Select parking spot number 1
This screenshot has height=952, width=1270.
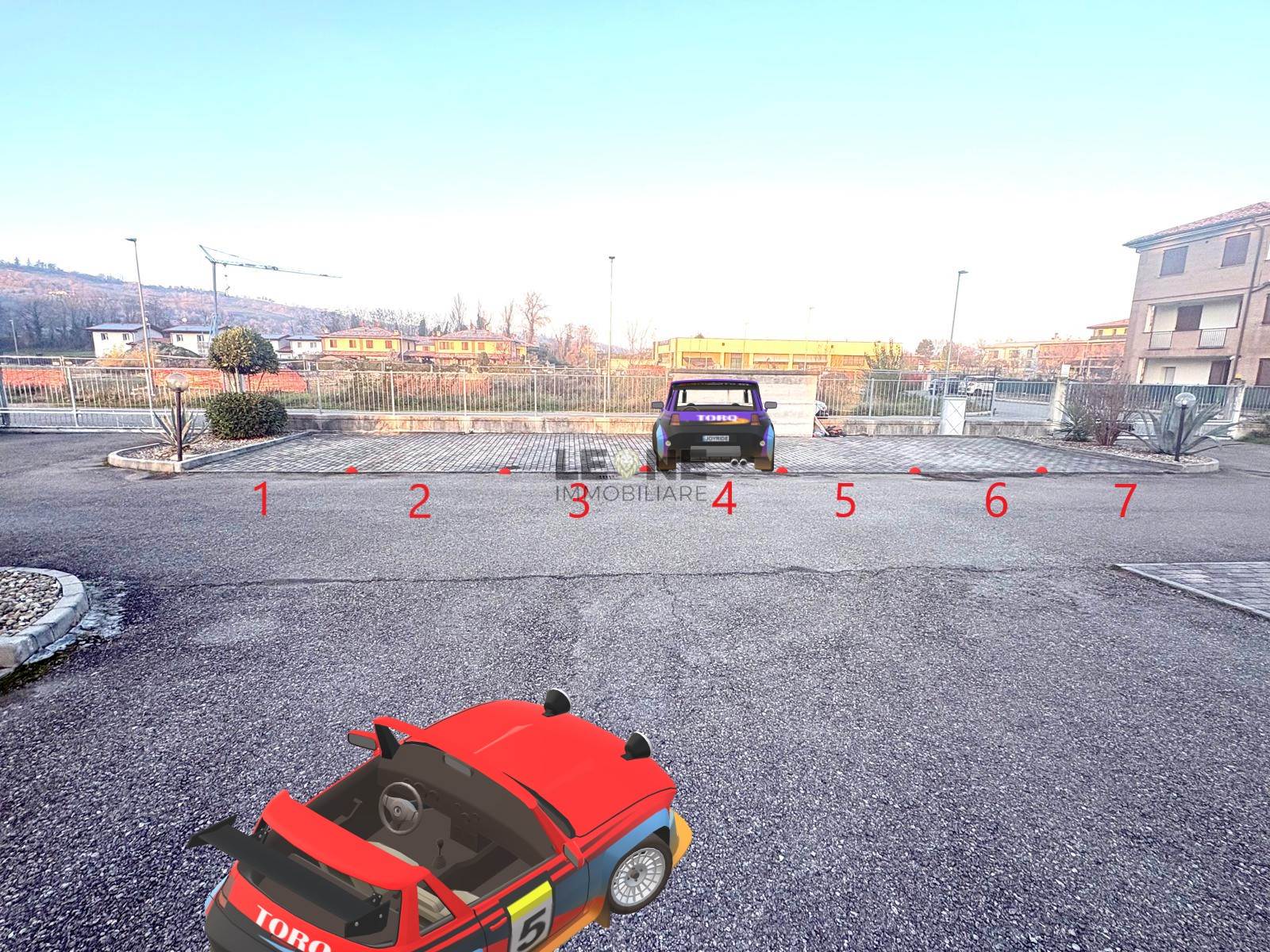[261, 498]
